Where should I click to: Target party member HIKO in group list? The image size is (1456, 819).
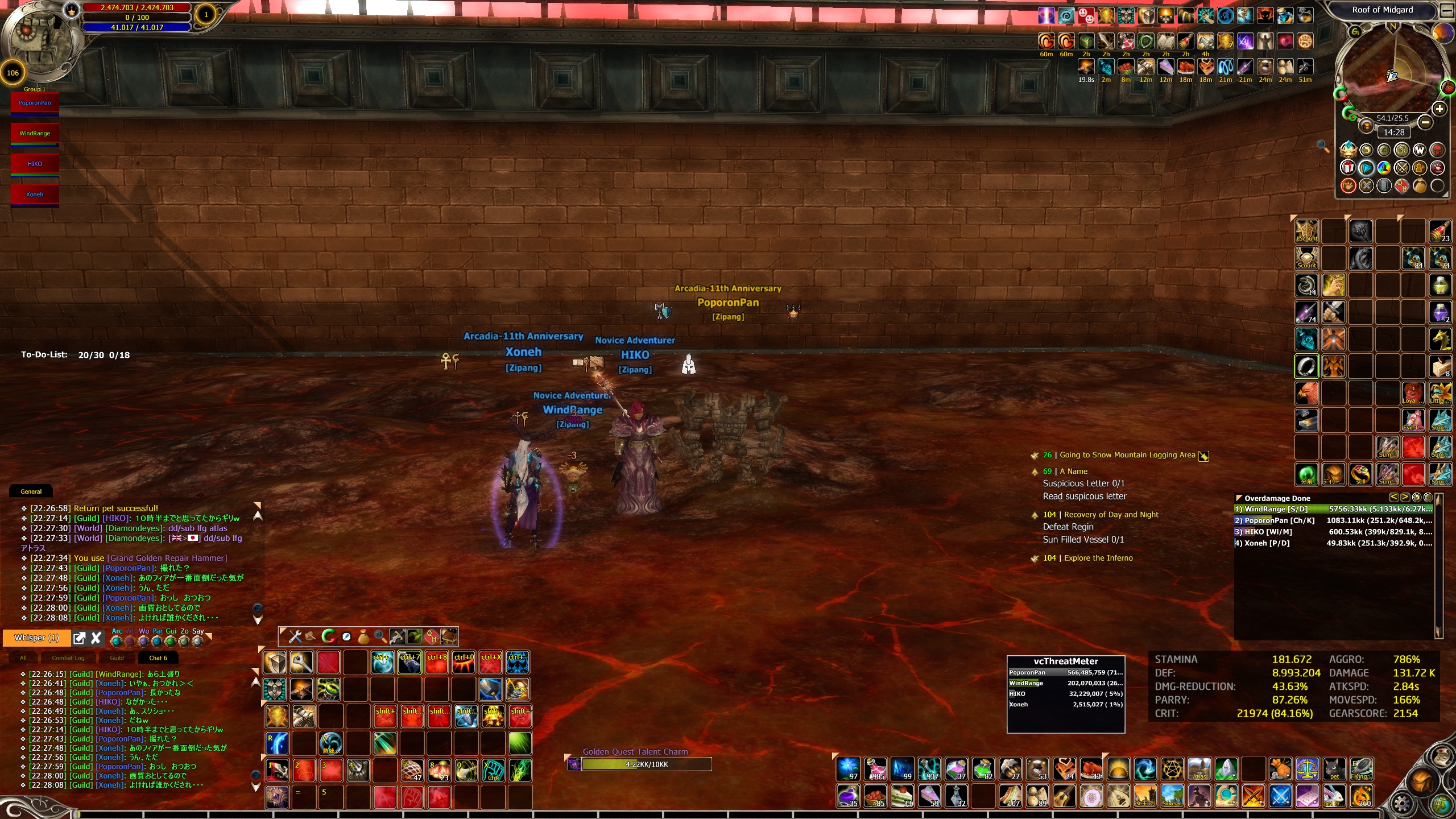point(35,164)
